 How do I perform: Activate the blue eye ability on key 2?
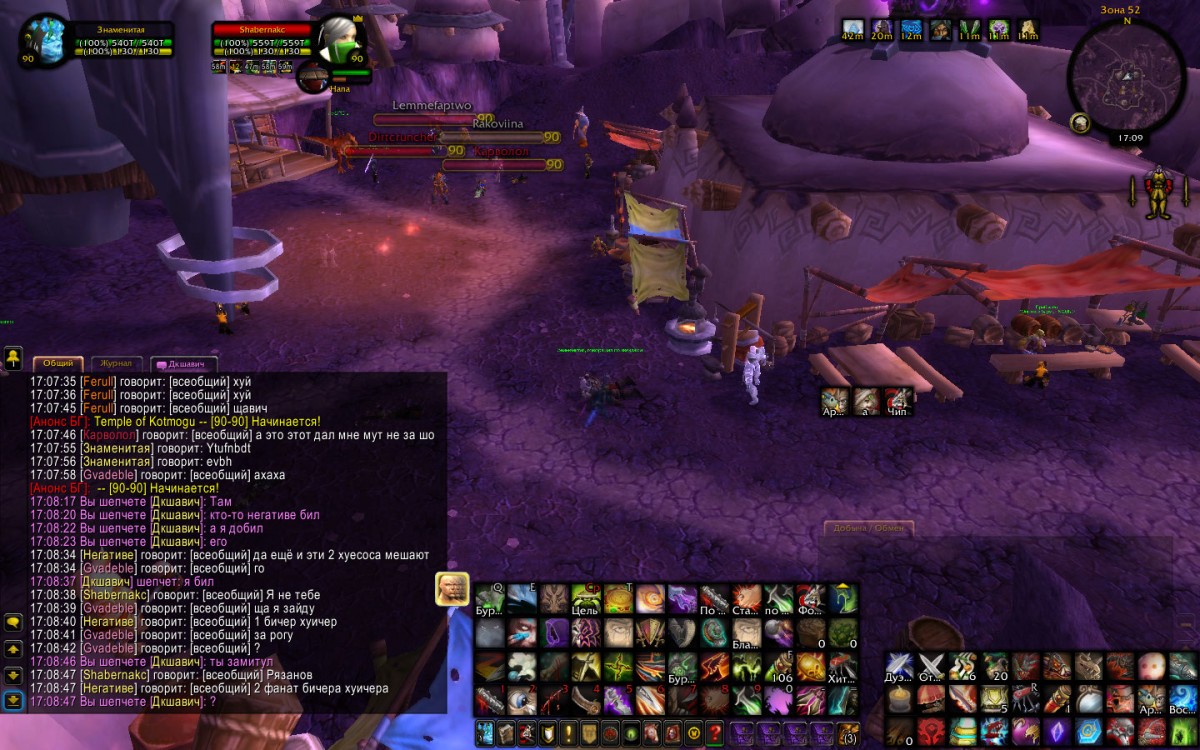[522, 699]
